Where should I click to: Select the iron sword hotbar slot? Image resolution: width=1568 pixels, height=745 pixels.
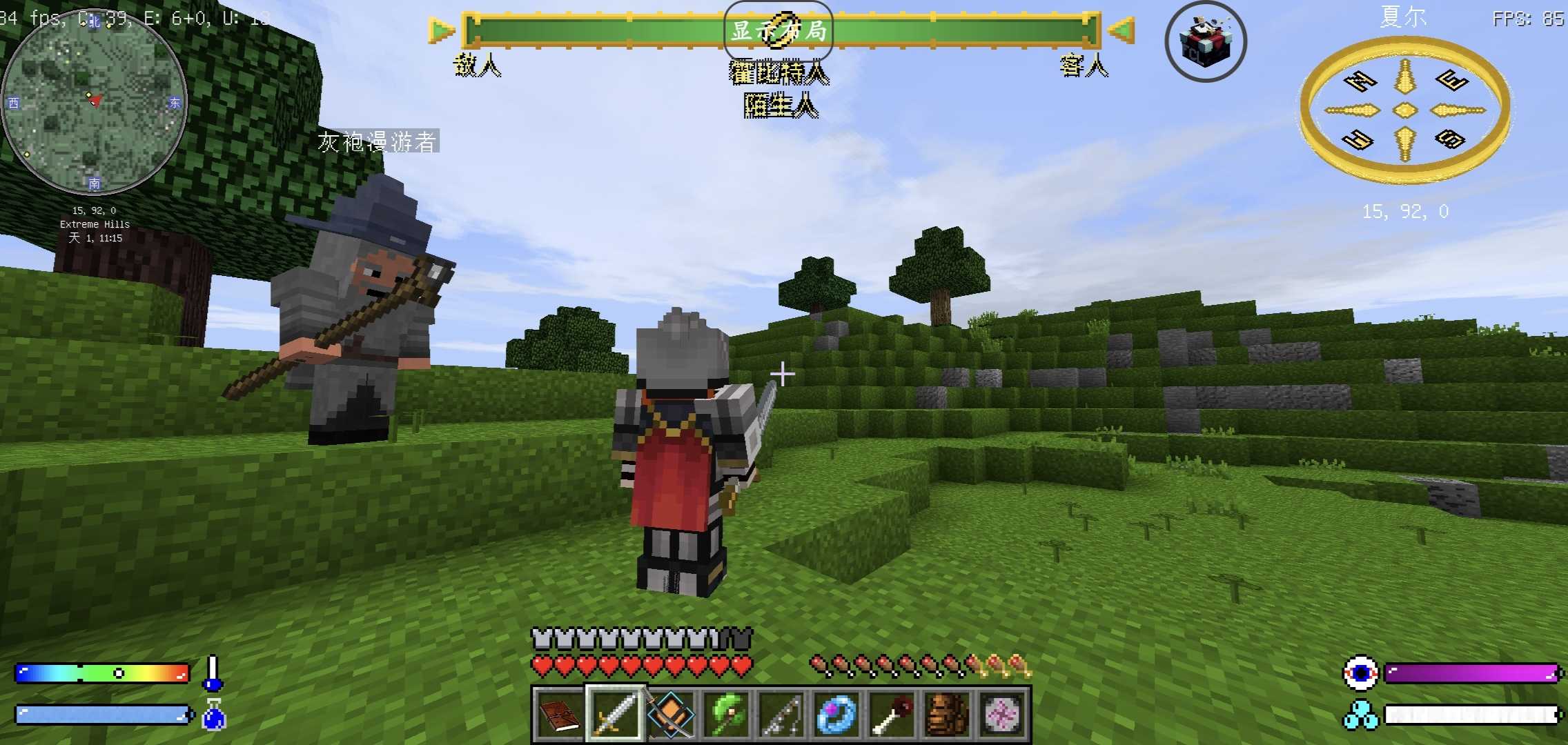pos(614,714)
